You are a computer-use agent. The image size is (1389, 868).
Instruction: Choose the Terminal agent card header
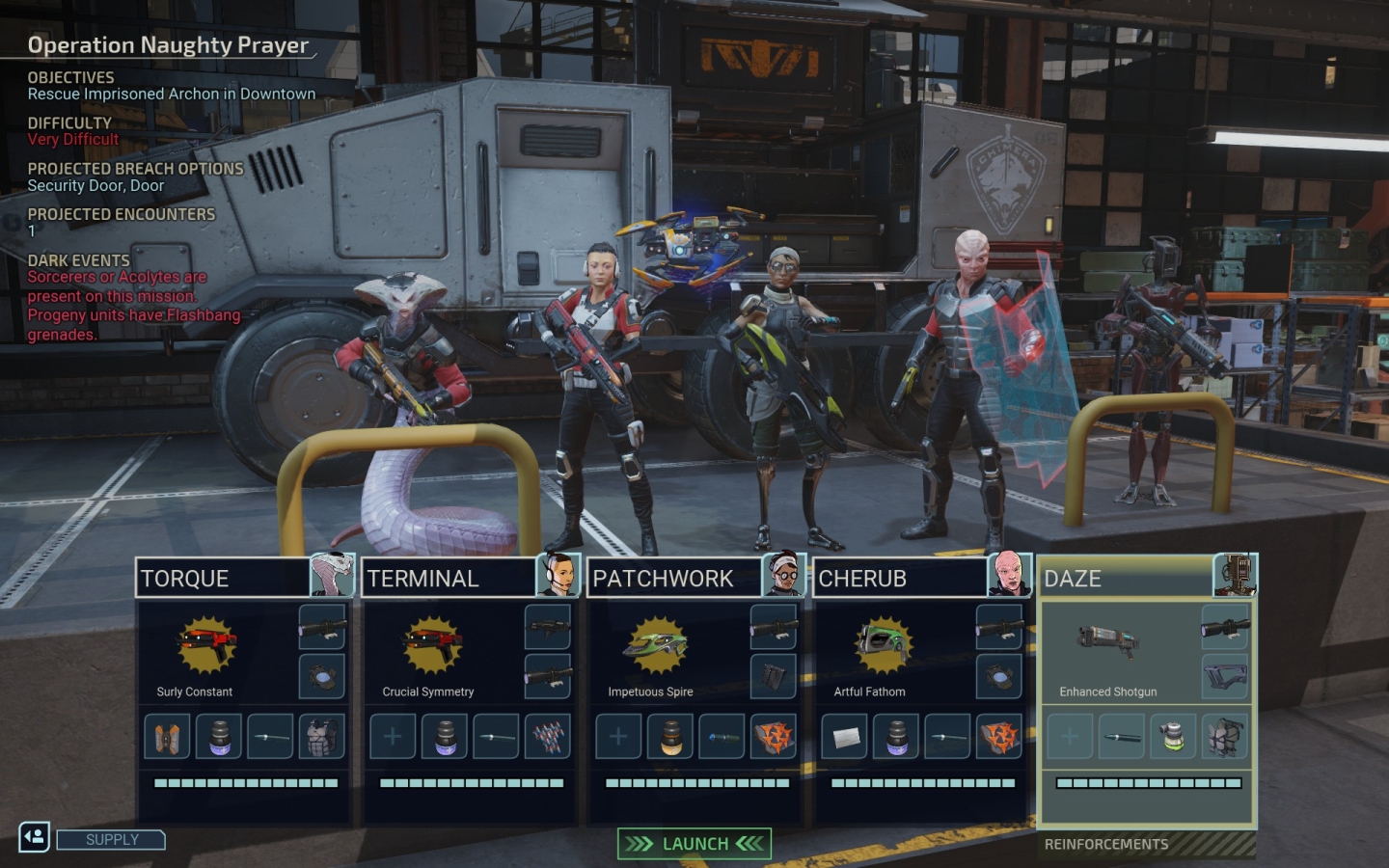449,579
